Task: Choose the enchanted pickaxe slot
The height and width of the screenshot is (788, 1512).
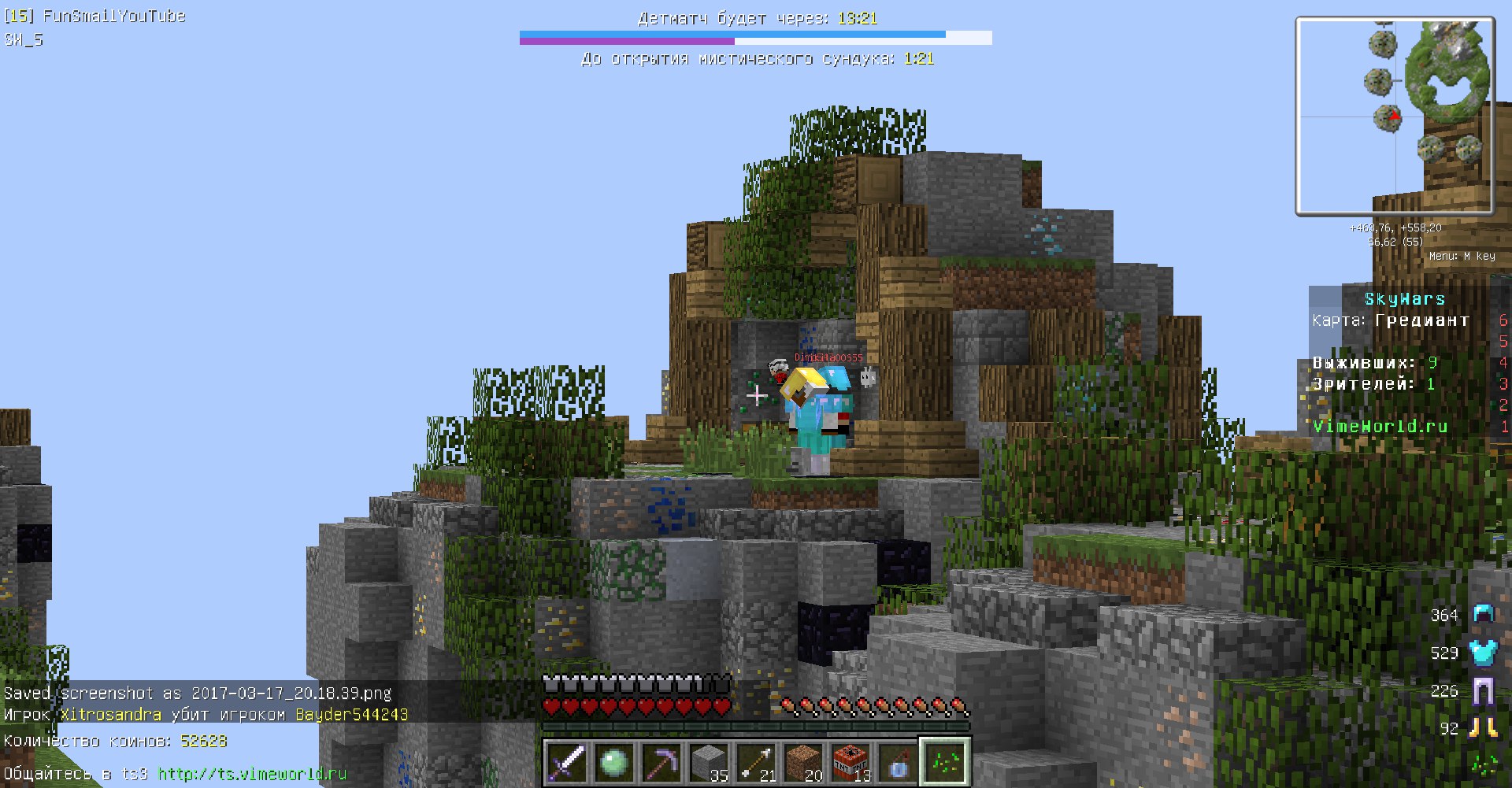Action: [x=661, y=762]
